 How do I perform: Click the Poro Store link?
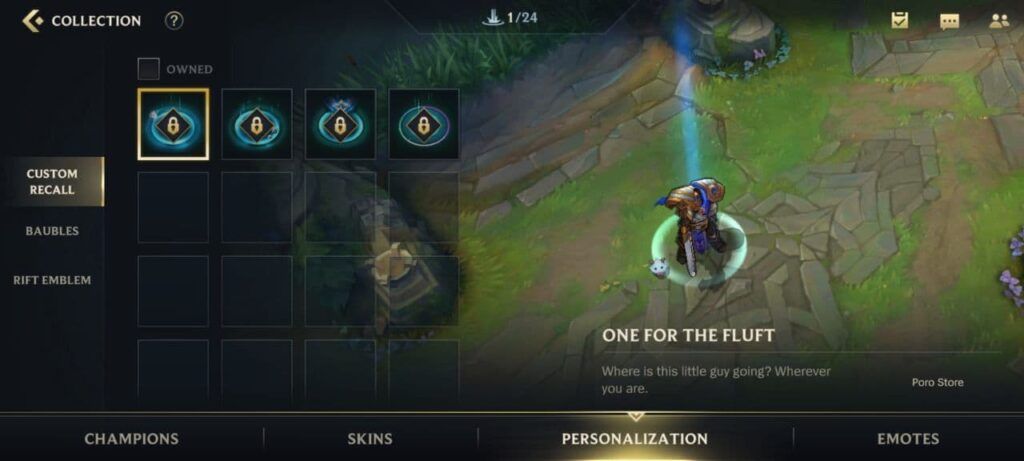pos(937,382)
